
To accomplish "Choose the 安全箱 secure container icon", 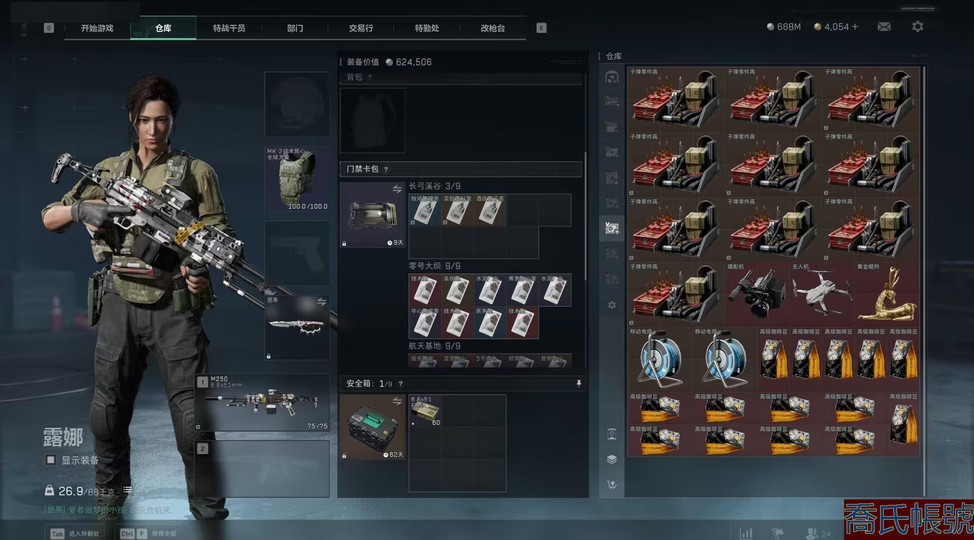I will click(x=373, y=428).
